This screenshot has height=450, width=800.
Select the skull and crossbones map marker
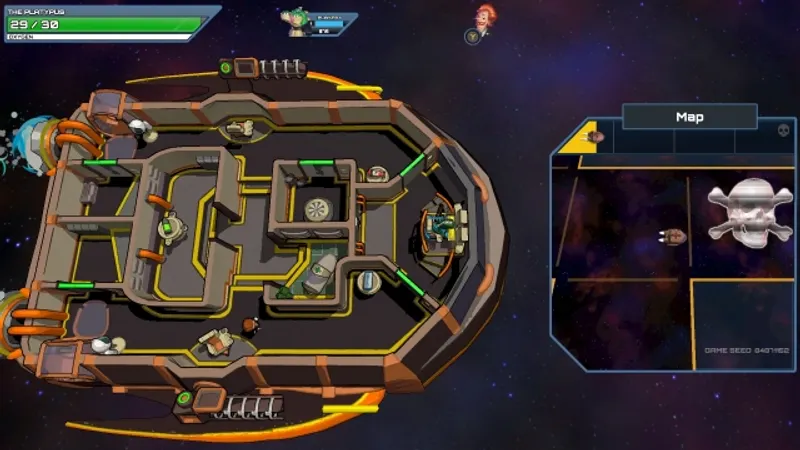click(x=749, y=209)
